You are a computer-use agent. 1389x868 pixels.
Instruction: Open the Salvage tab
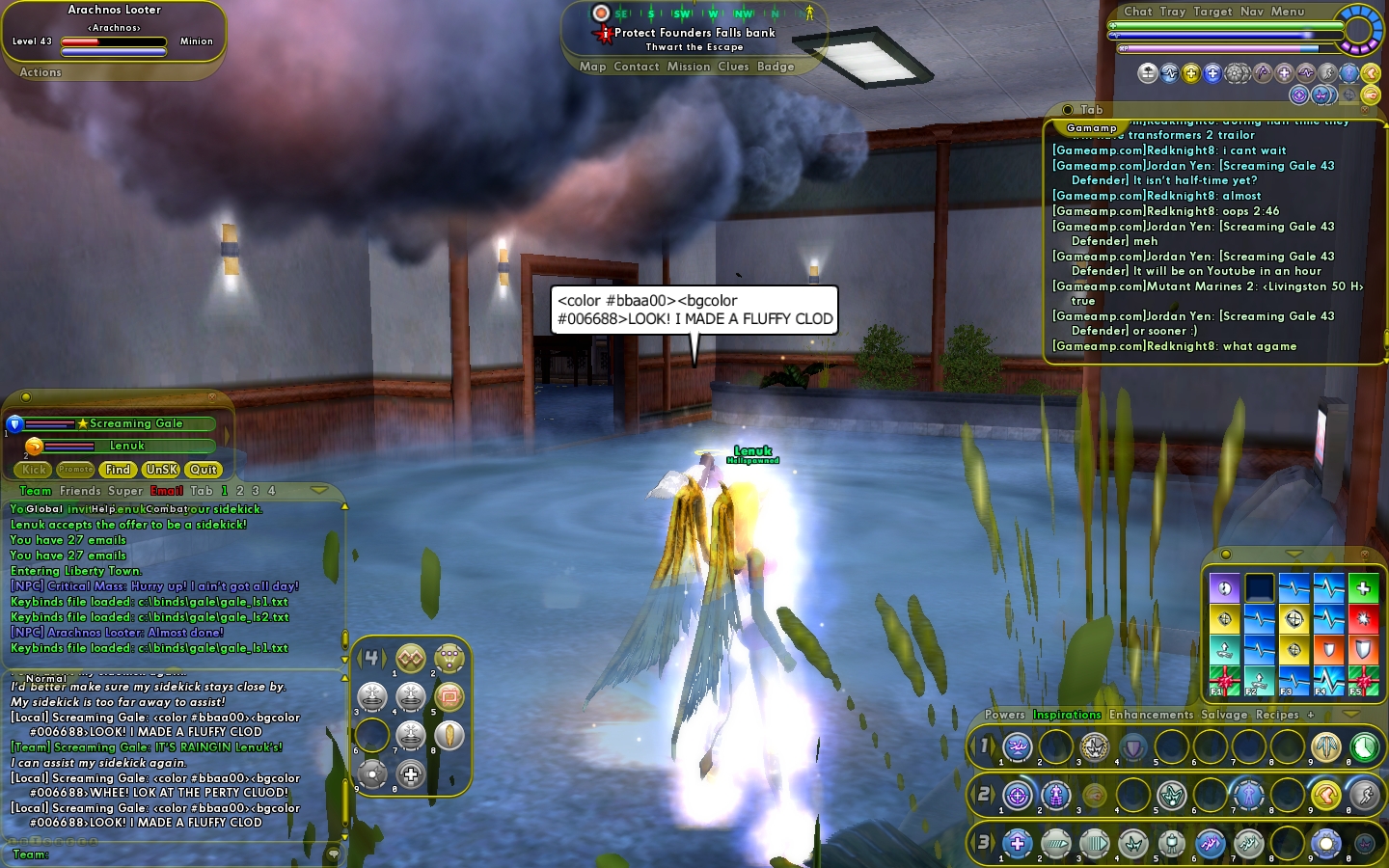[x=1223, y=715]
